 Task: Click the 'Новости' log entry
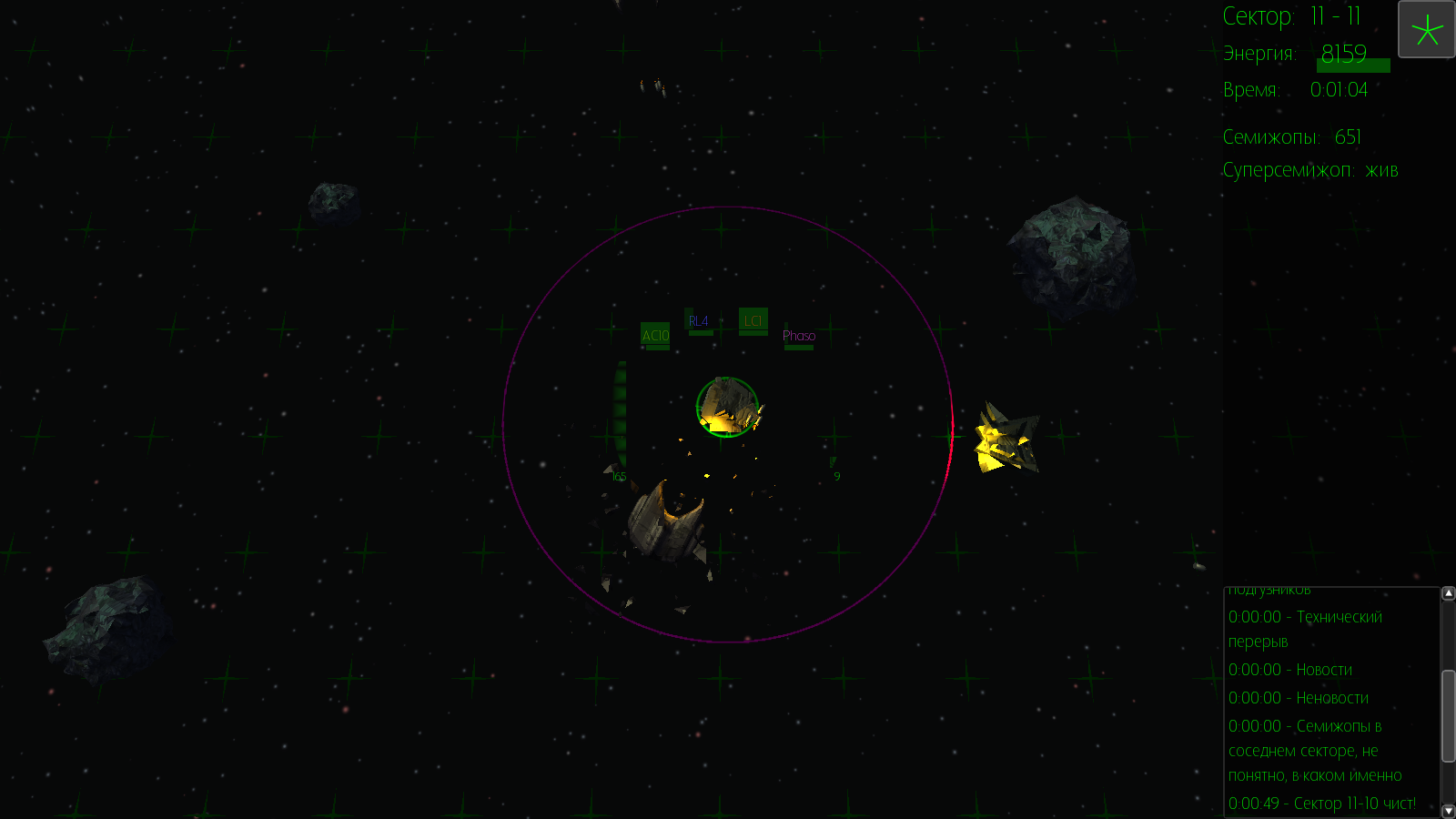click(x=1290, y=670)
